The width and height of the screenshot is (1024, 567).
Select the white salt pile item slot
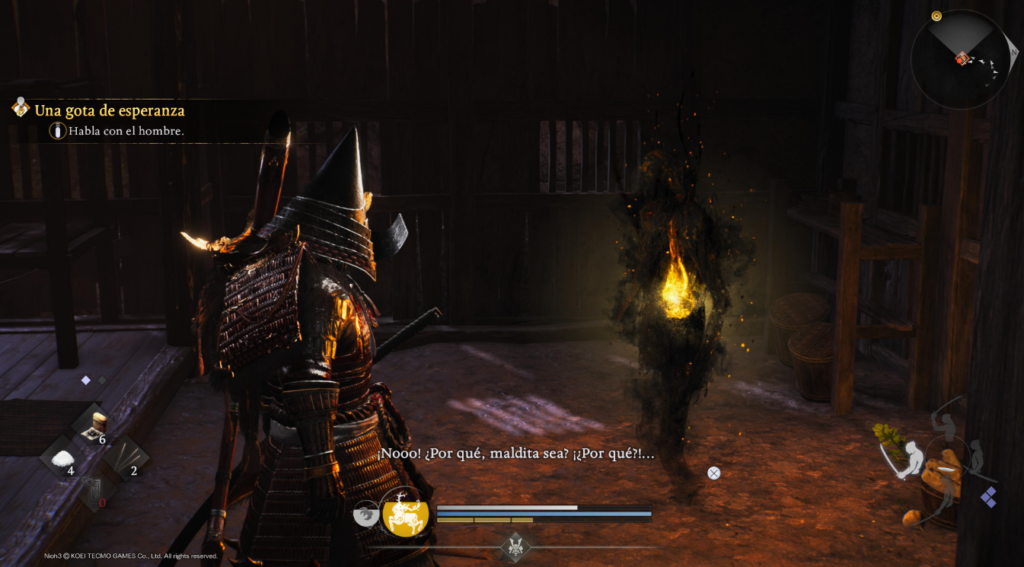point(63,460)
